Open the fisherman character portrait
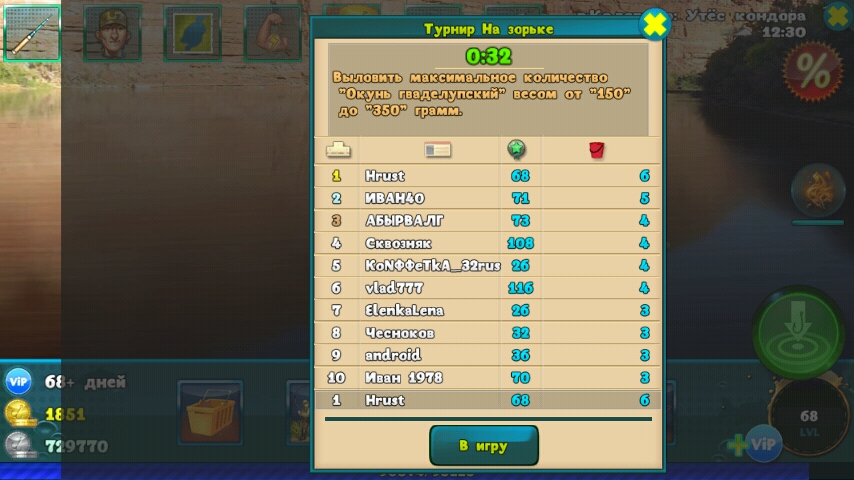The height and width of the screenshot is (480, 854). 112,34
